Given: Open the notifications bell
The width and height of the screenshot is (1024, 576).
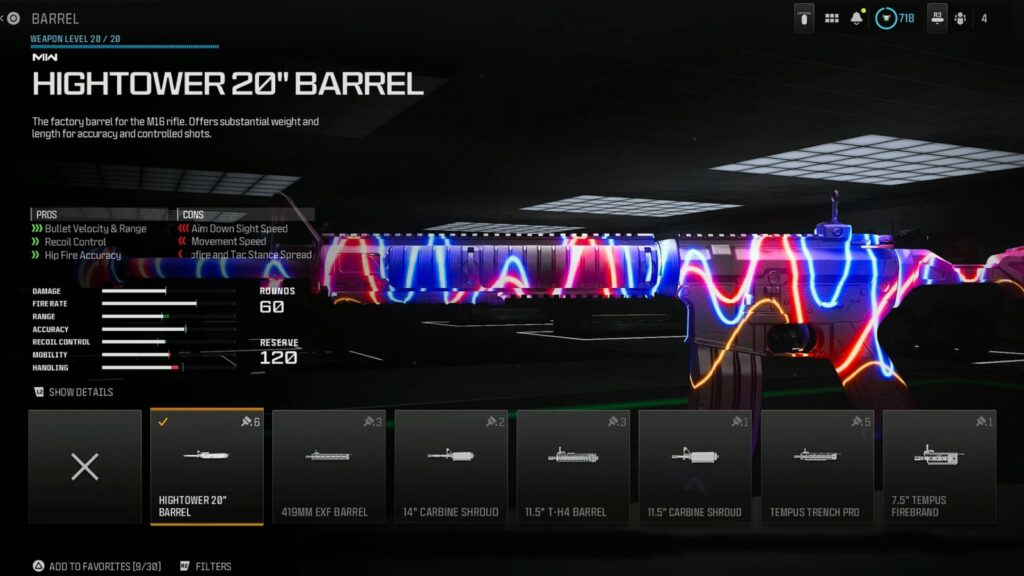Looking at the screenshot, I should [x=858, y=18].
